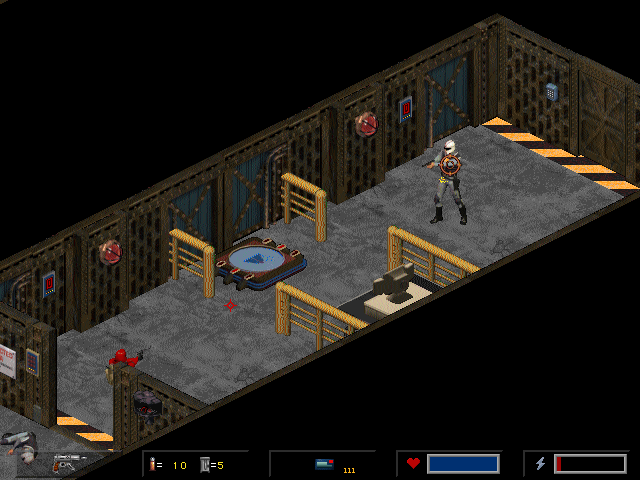Select the equipped gun weapon icon
640x480 pixels.
click(66, 464)
